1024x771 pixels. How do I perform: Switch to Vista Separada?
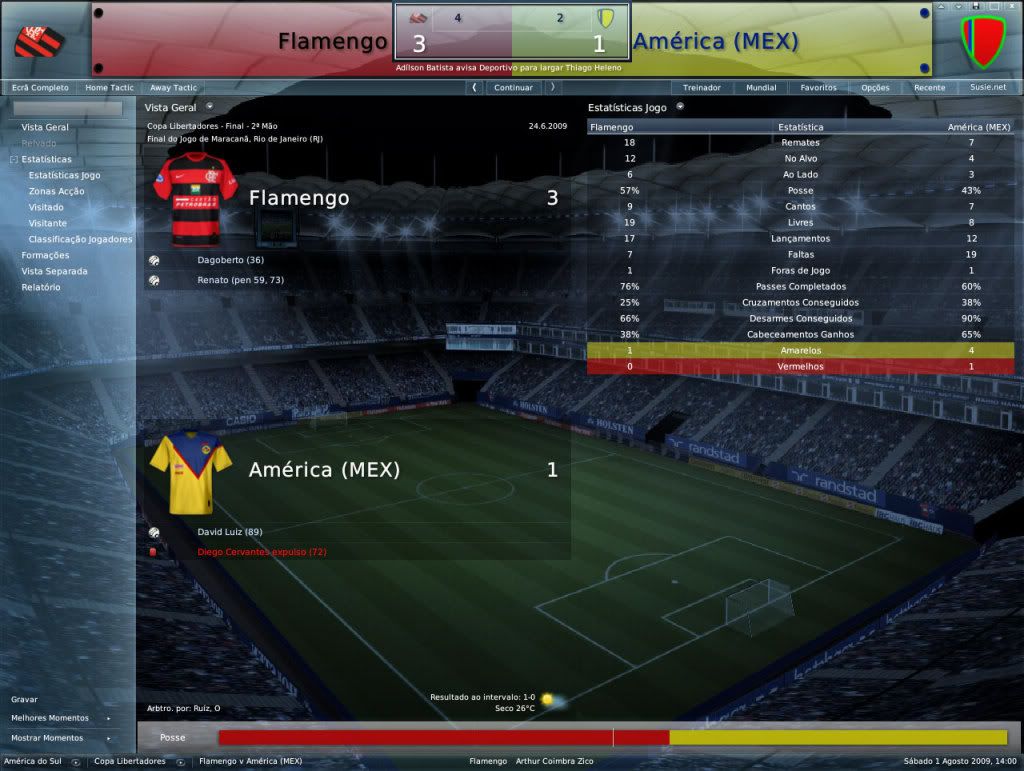54,271
